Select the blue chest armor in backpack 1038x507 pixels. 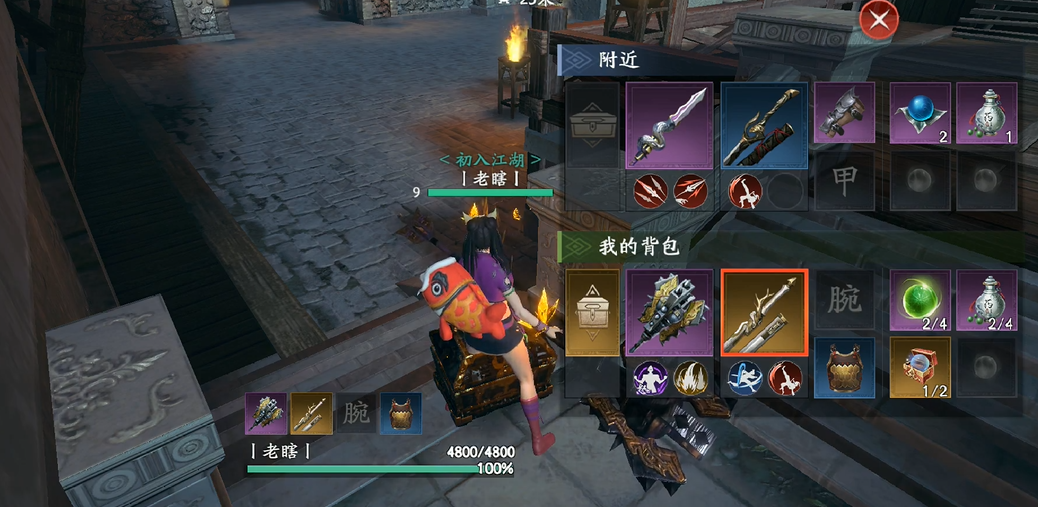pos(844,367)
